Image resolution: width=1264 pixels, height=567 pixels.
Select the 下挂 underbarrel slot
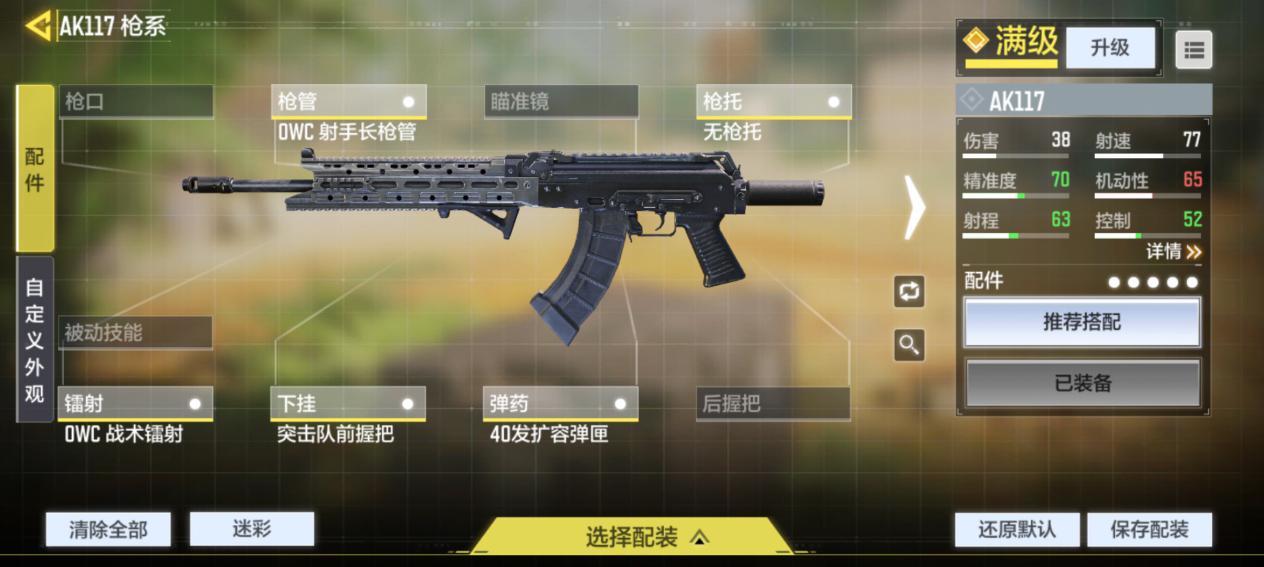coord(348,403)
